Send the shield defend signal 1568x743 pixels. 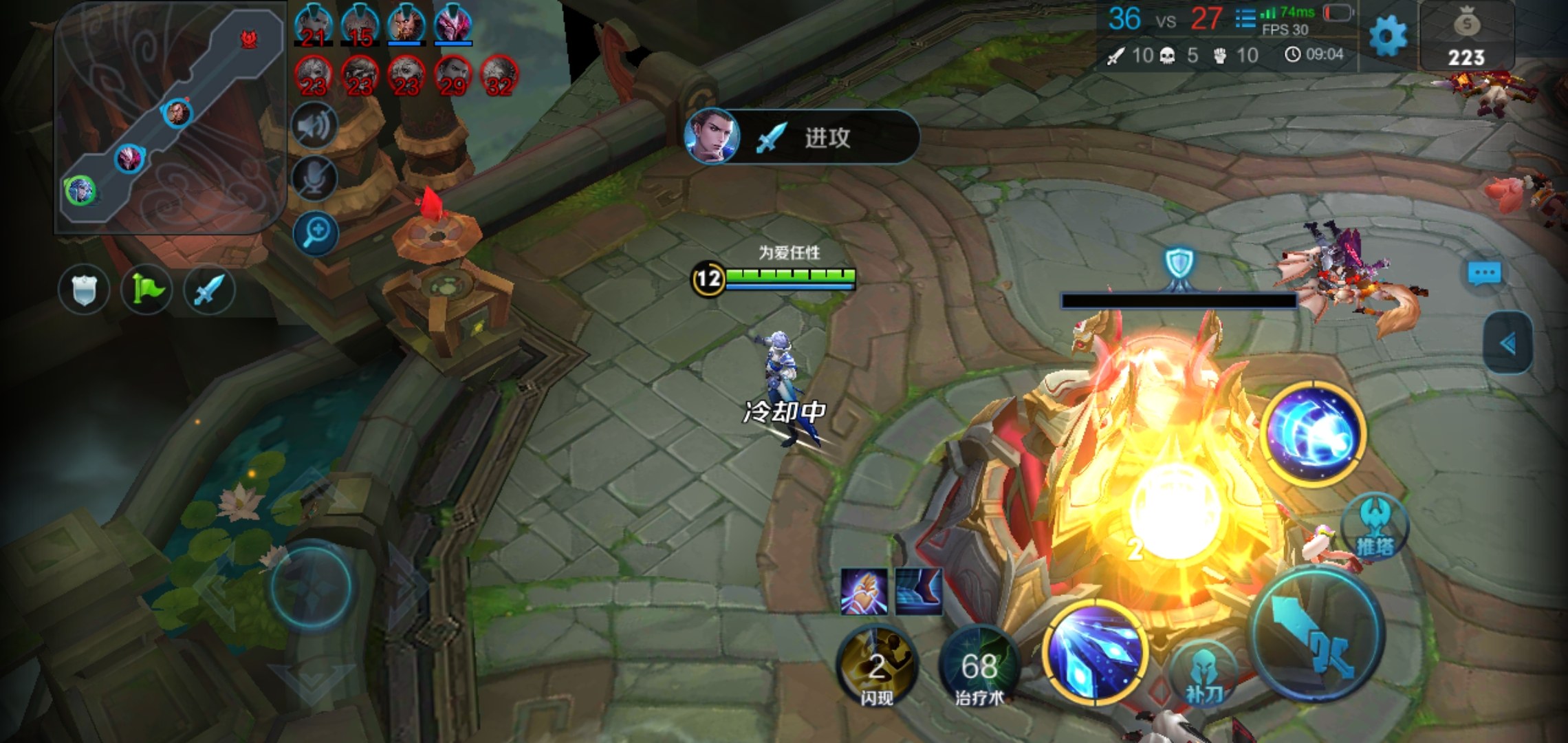(x=84, y=289)
